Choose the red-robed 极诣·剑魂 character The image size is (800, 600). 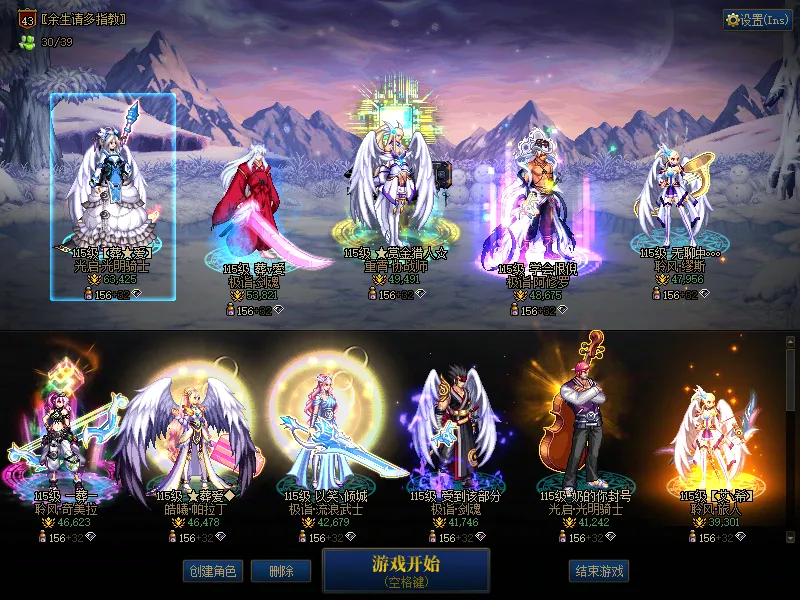point(250,215)
